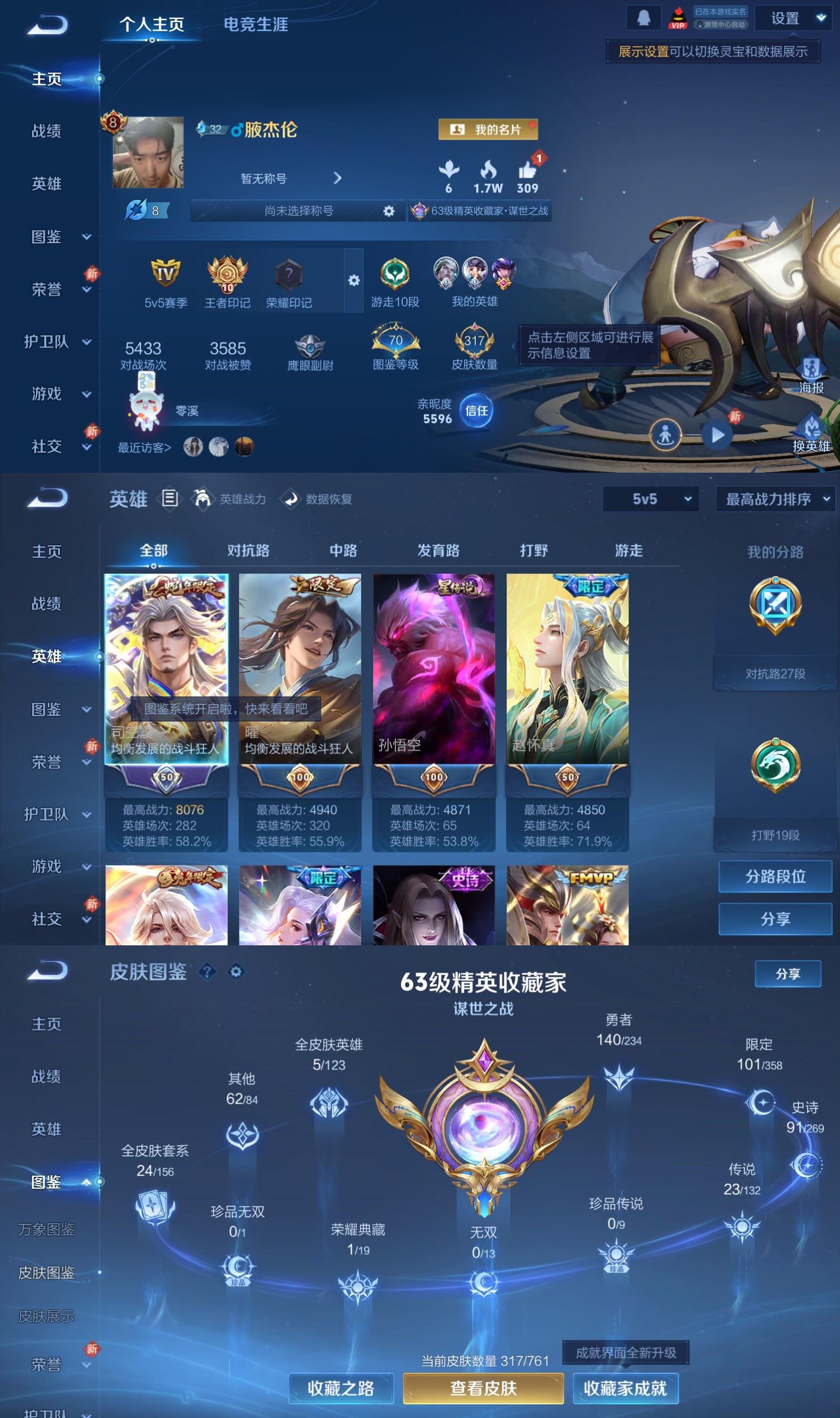Click the 我的名片 card button
This screenshot has width=840, height=1418.
pos(488,129)
